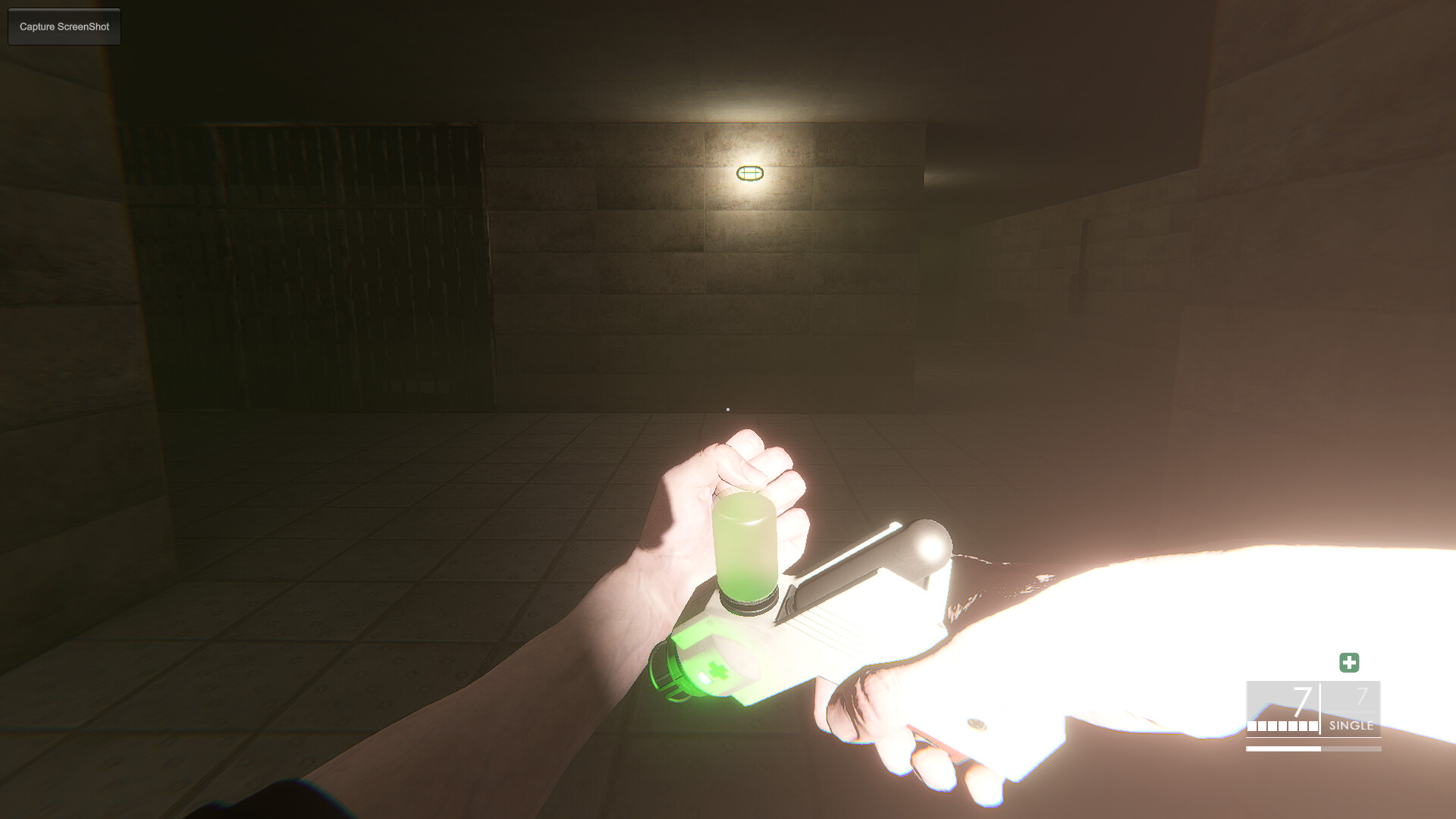The width and height of the screenshot is (1456, 819).
Task: Click the wall light fixture
Action: coord(751,173)
